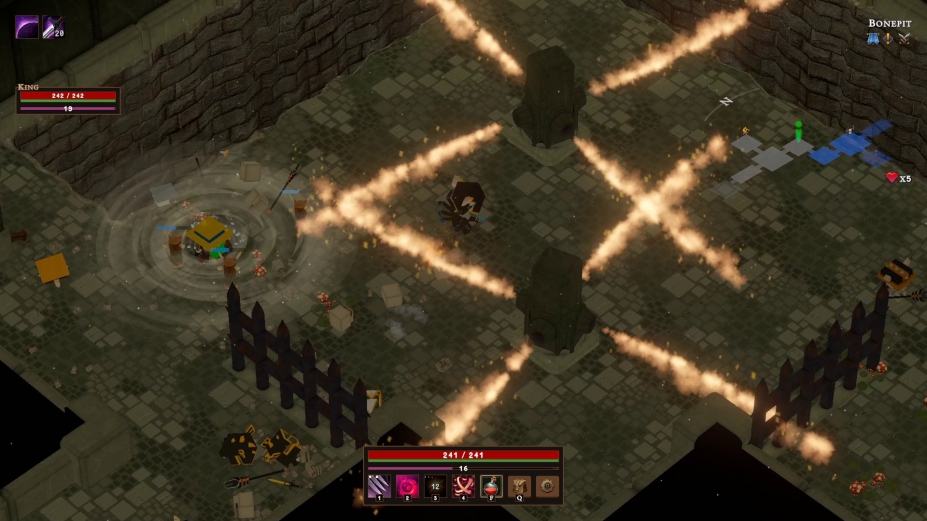Use the crossed pink ribbons ability
The height and width of the screenshot is (521, 927).
click(x=463, y=486)
